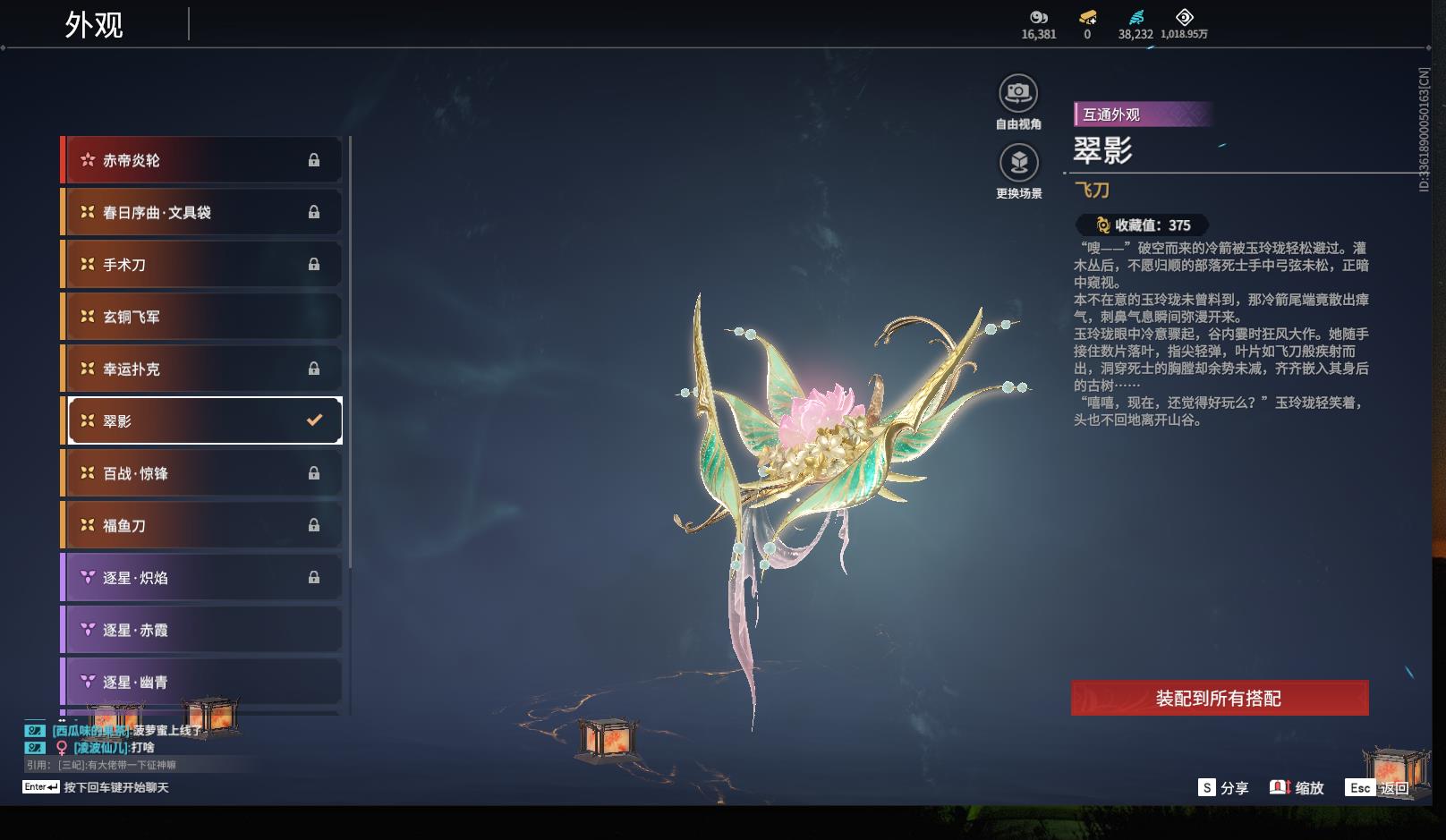Activate the 自由视角 camera button
1446x840 pixels.
click(1018, 93)
